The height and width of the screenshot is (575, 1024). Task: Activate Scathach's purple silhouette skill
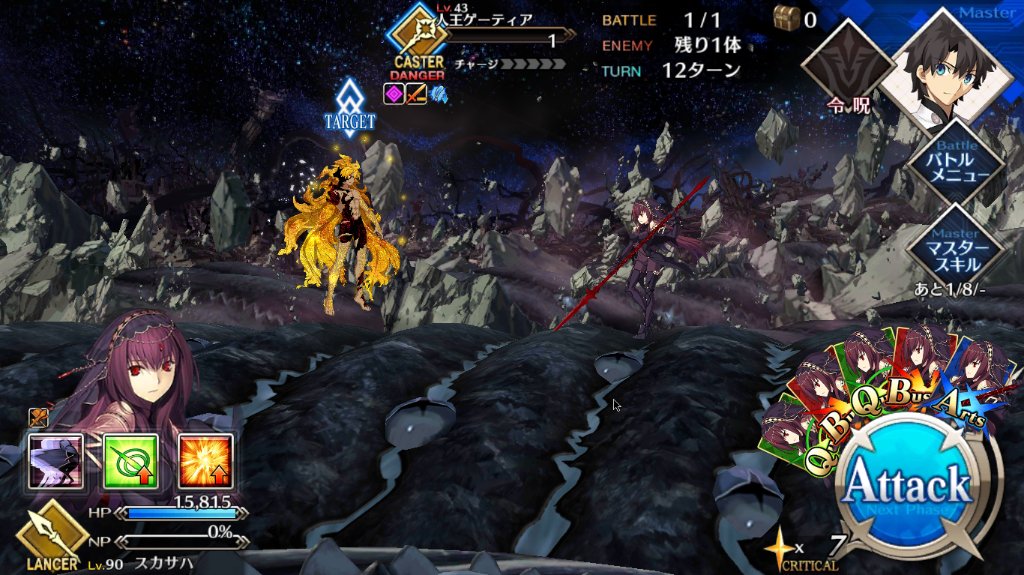click(55, 461)
